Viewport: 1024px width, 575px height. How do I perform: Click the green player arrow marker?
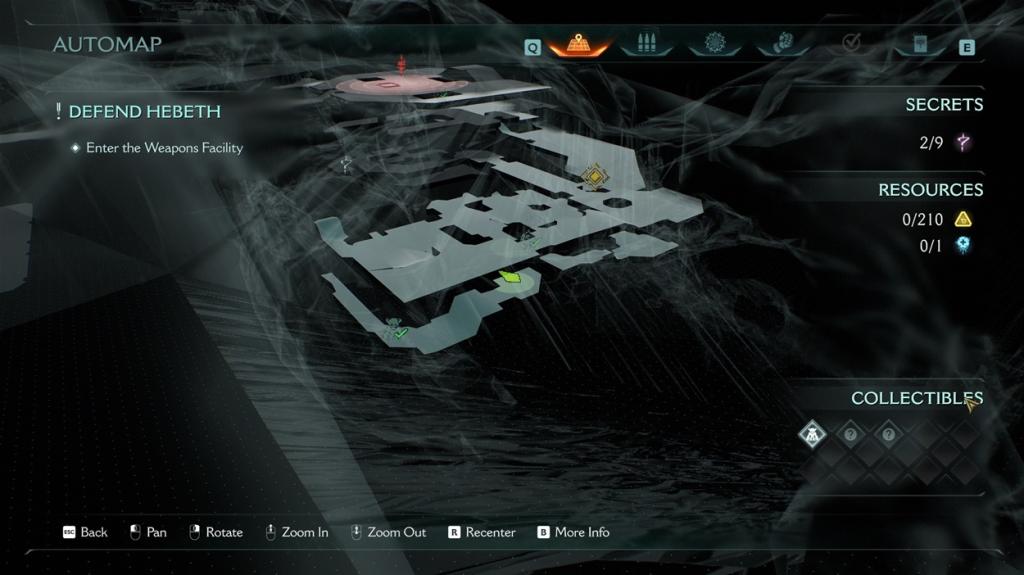[x=511, y=277]
